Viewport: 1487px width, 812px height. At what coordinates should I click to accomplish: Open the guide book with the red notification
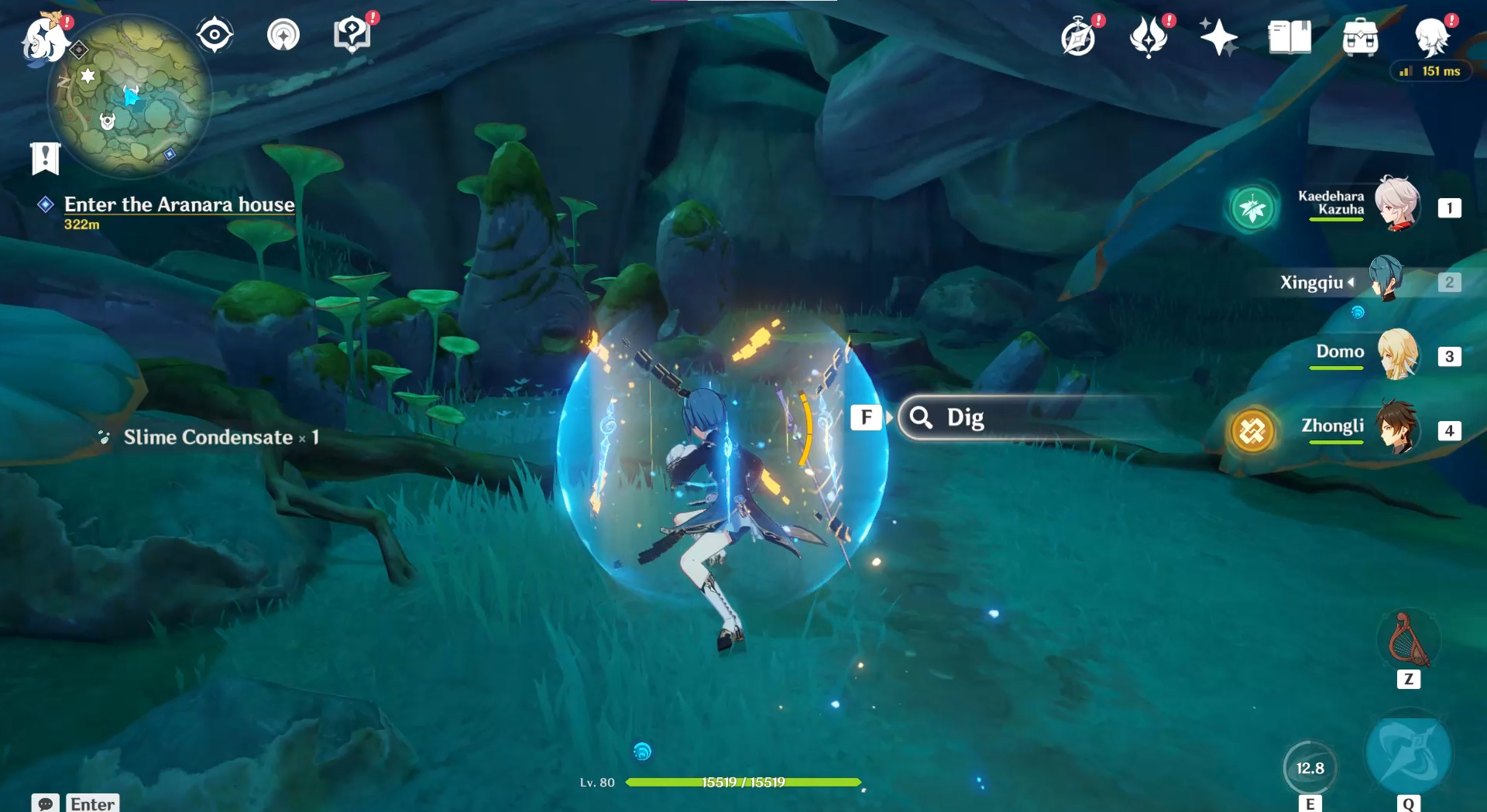(352, 34)
